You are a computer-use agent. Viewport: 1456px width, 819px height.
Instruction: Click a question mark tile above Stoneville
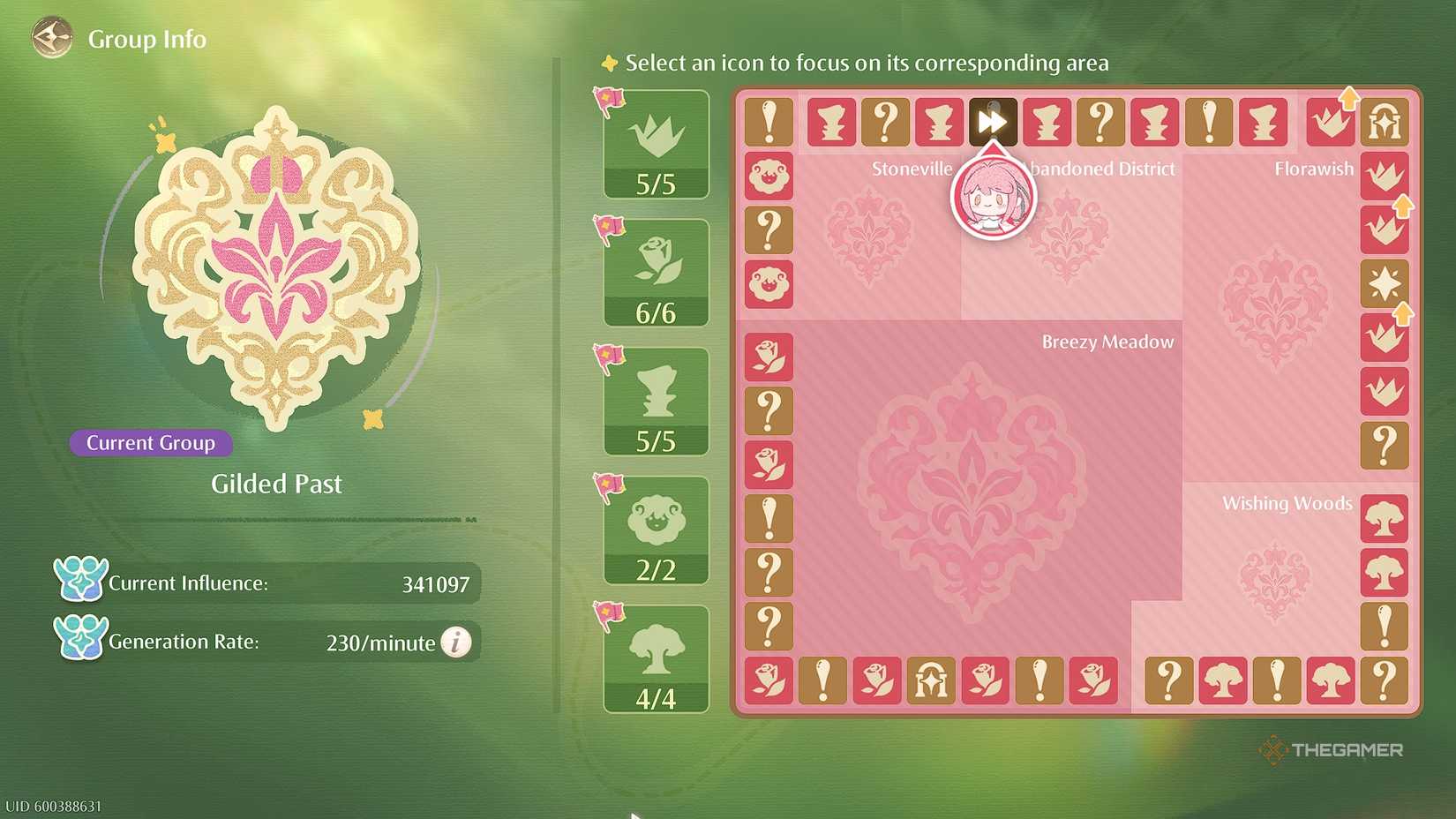(x=885, y=122)
